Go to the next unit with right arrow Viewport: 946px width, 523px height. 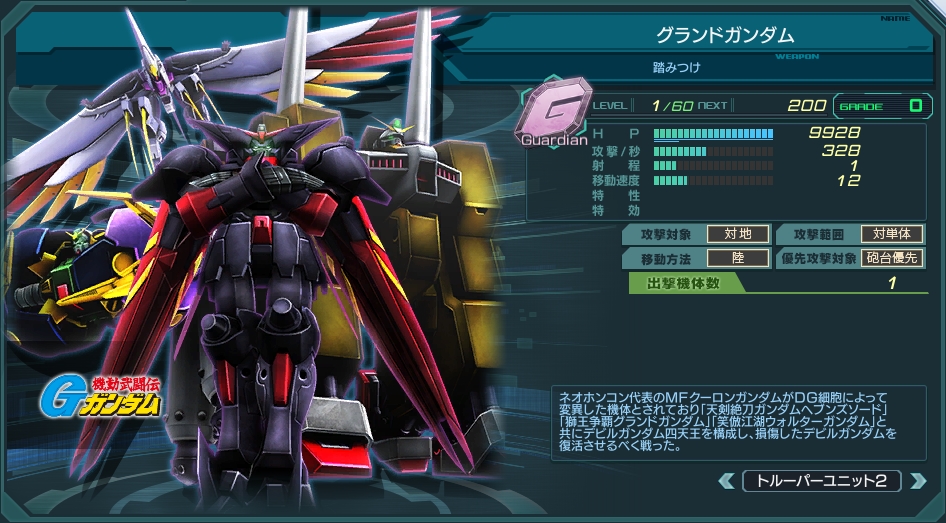point(918,481)
